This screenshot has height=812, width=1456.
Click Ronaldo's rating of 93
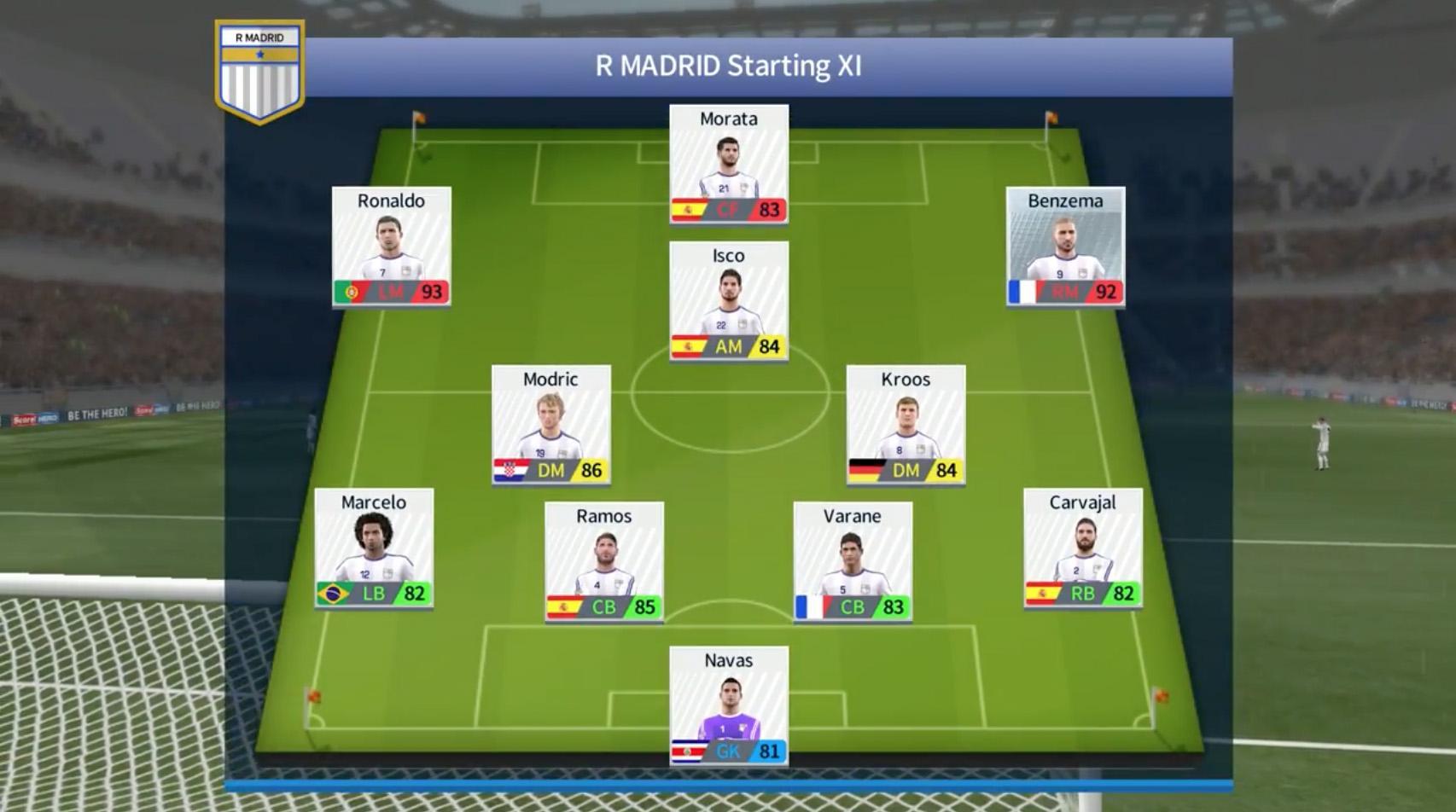[431, 290]
